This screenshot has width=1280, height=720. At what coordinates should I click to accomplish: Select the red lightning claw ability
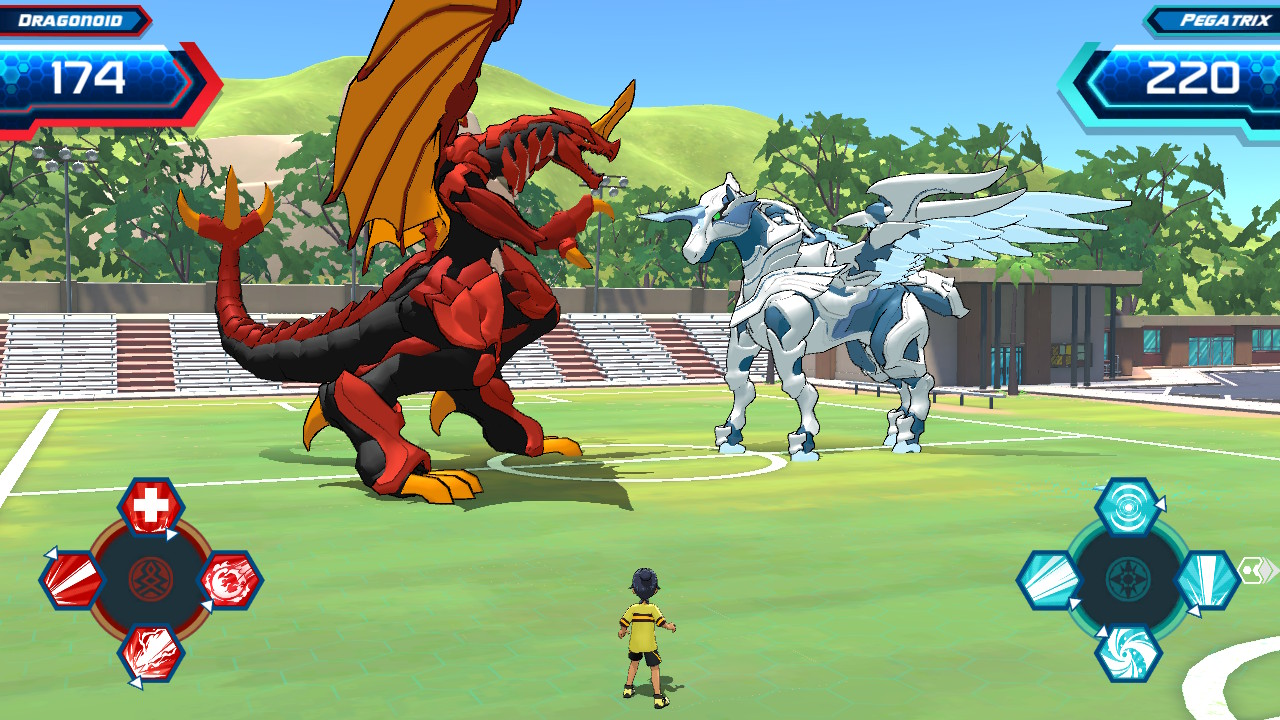(151, 652)
